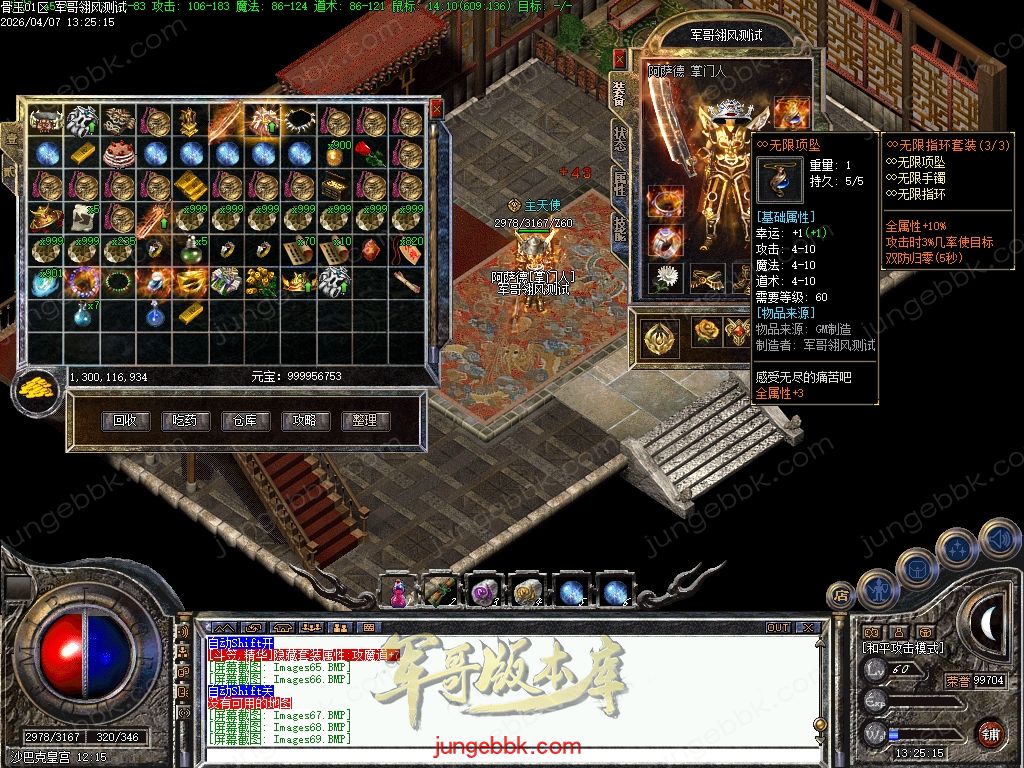Screen dimensions: 1024x768
Task: Open the 攻略 guide
Action: pyautogui.click(x=305, y=421)
